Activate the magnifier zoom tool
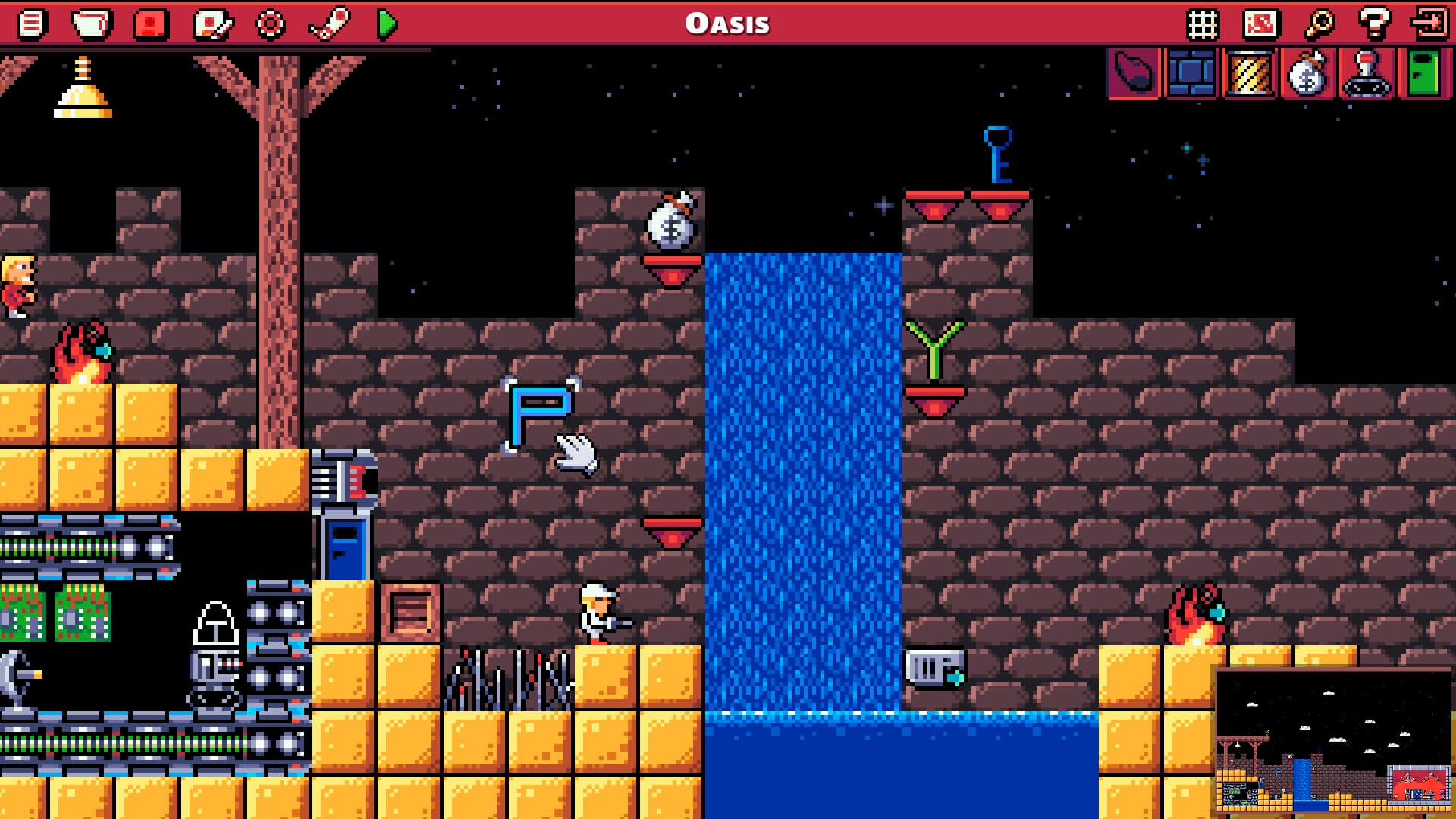 click(1321, 23)
